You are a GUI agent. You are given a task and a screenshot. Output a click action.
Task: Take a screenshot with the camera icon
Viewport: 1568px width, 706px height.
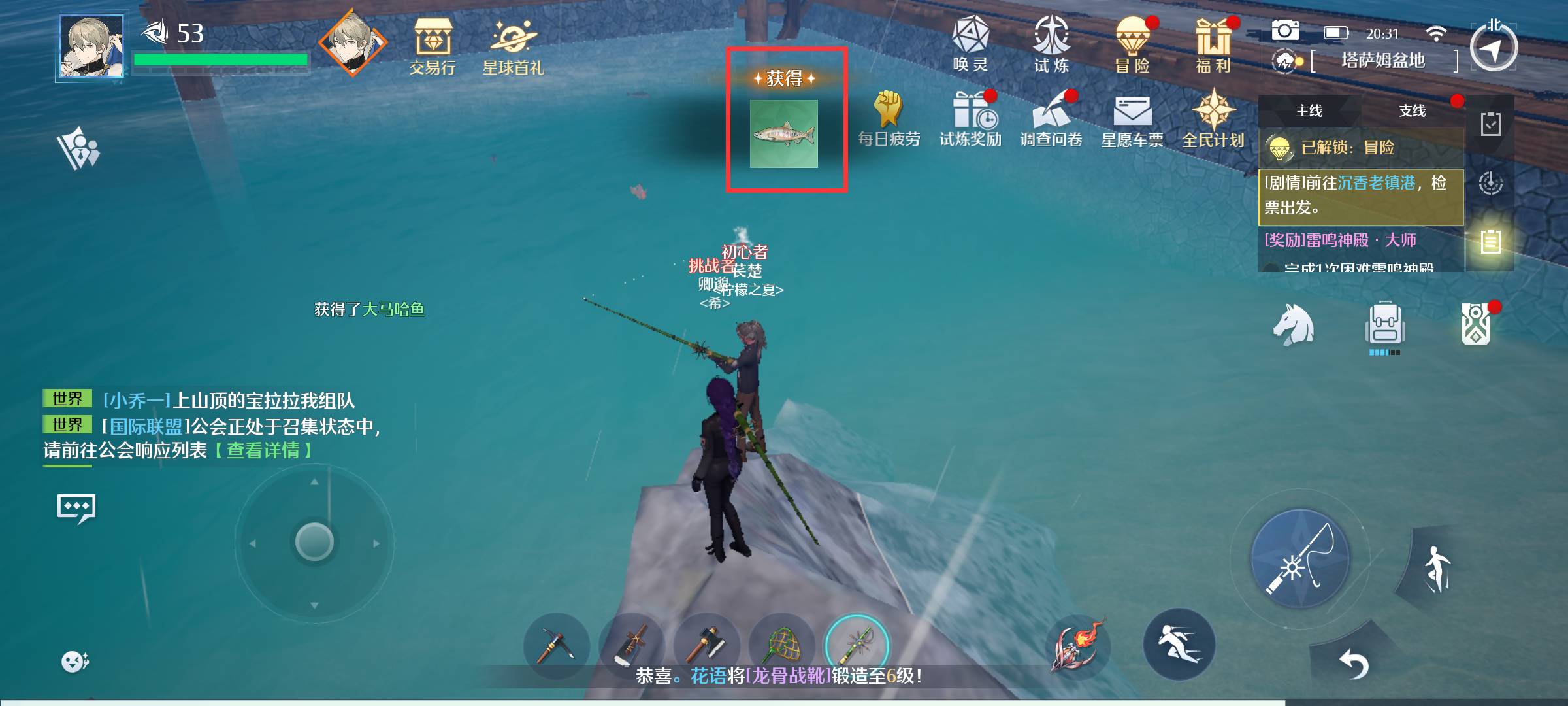click(1284, 31)
